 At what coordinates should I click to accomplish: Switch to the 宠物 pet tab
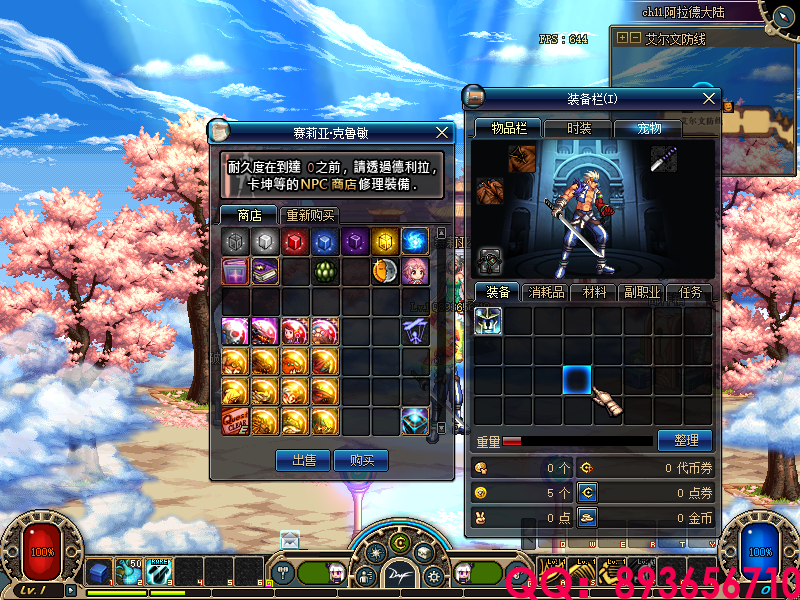(650, 128)
